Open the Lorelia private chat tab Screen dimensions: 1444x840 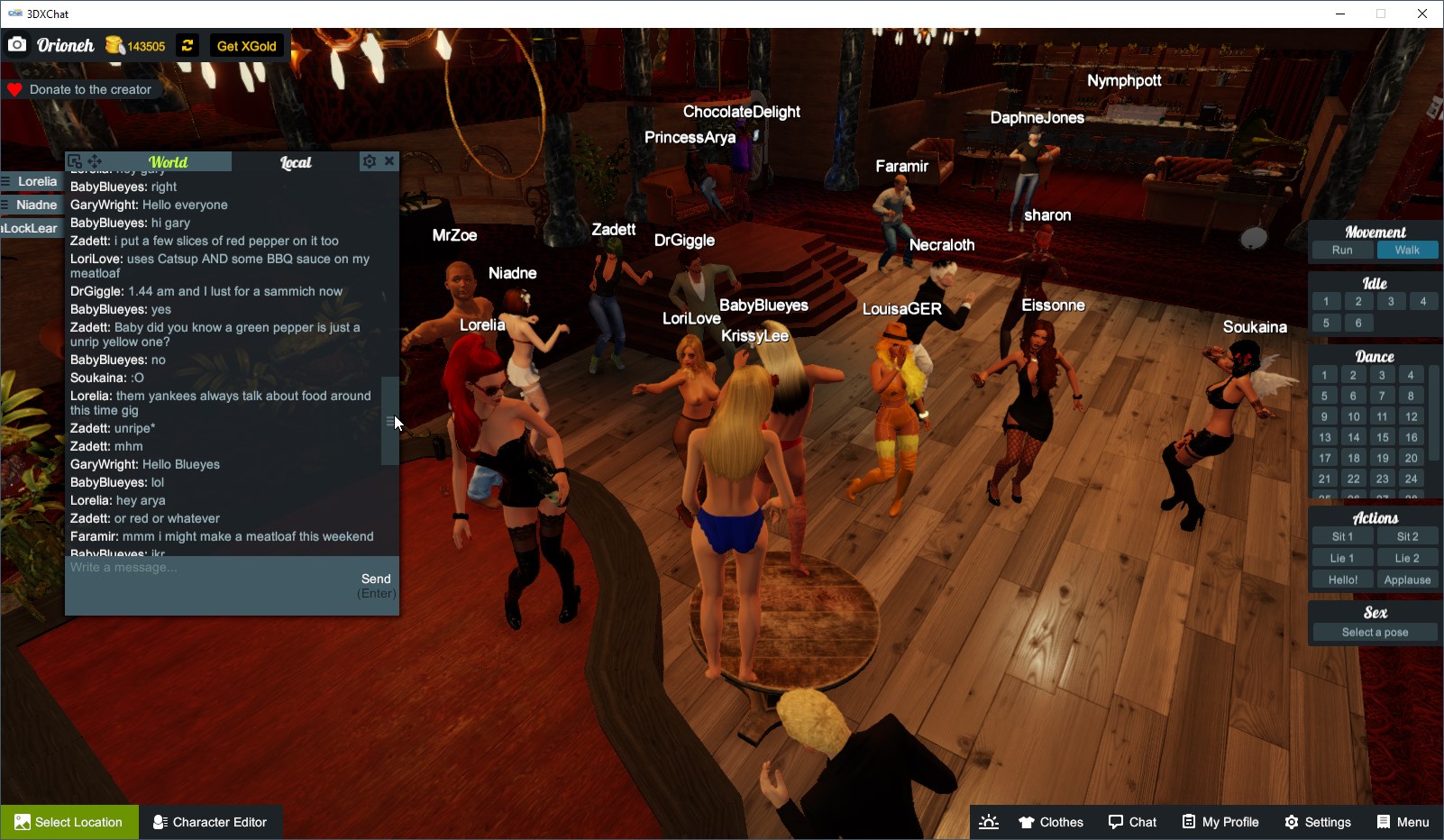[34, 181]
